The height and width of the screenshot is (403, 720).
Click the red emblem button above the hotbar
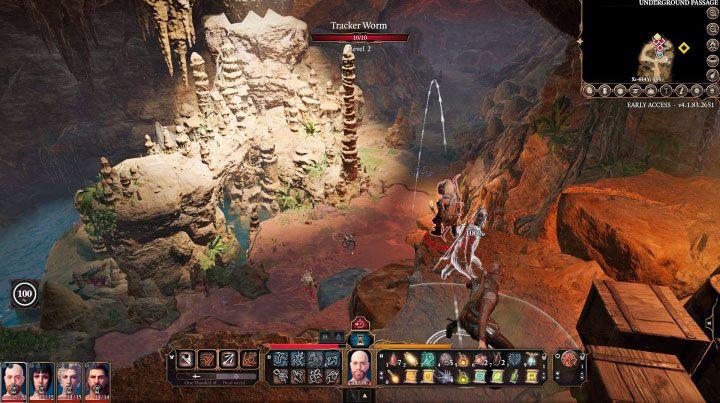(359, 323)
